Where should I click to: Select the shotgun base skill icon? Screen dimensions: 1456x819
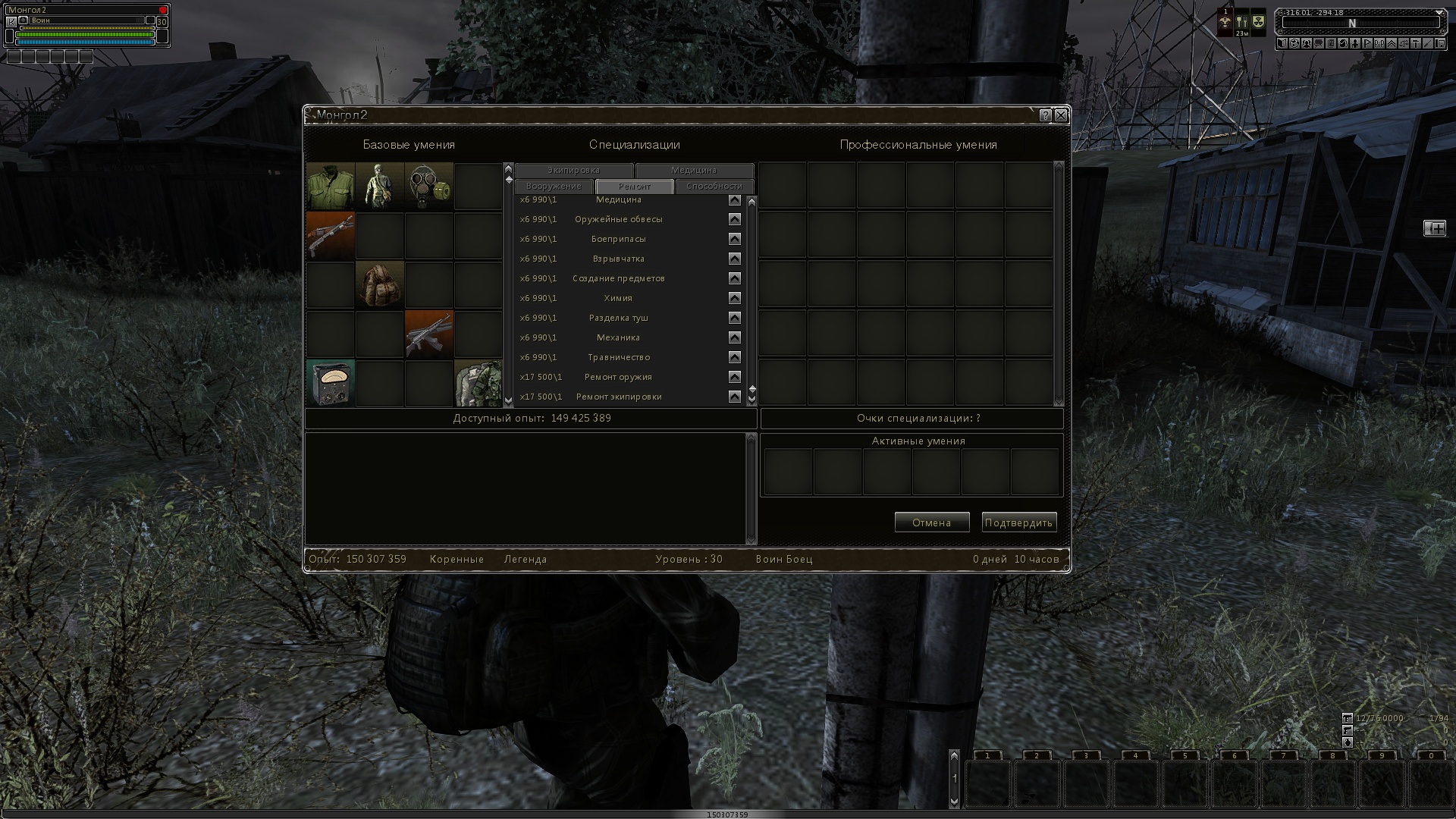click(331, 235)
